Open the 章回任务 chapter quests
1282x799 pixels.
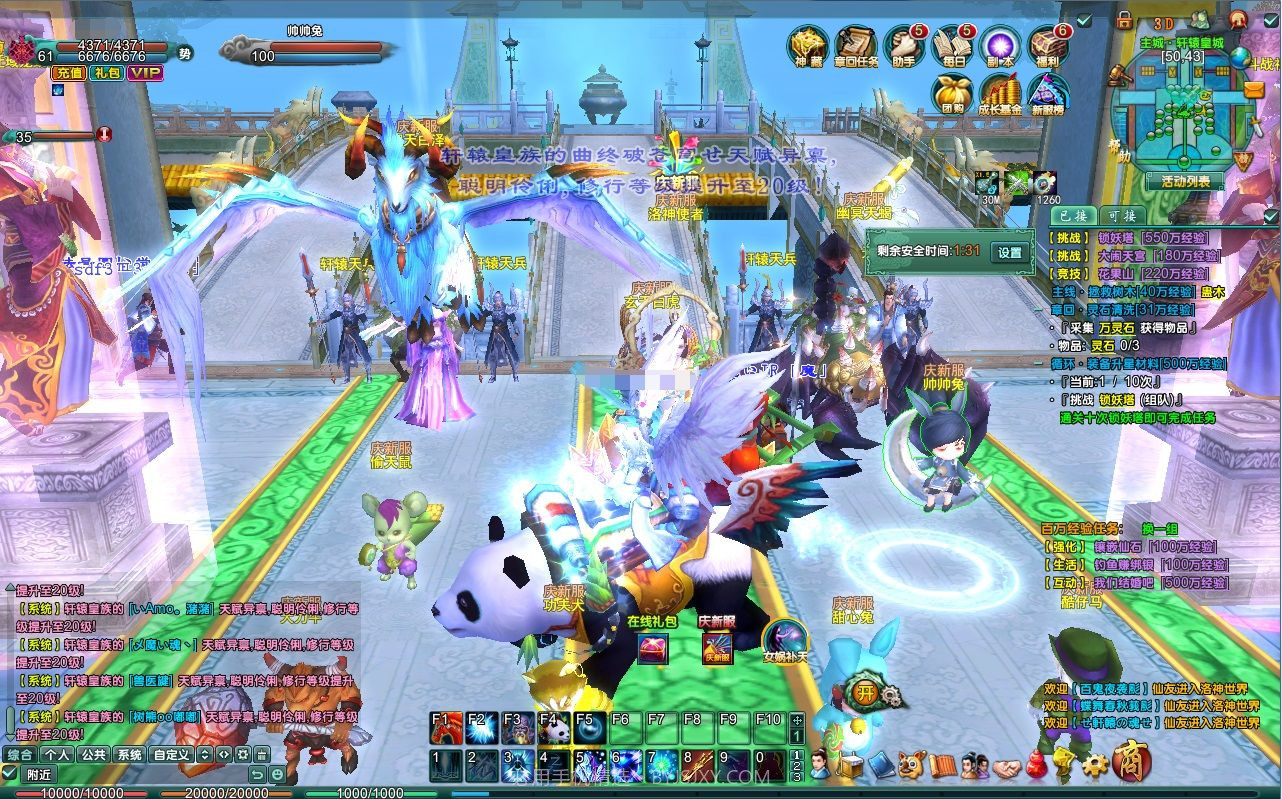point(855,46)
